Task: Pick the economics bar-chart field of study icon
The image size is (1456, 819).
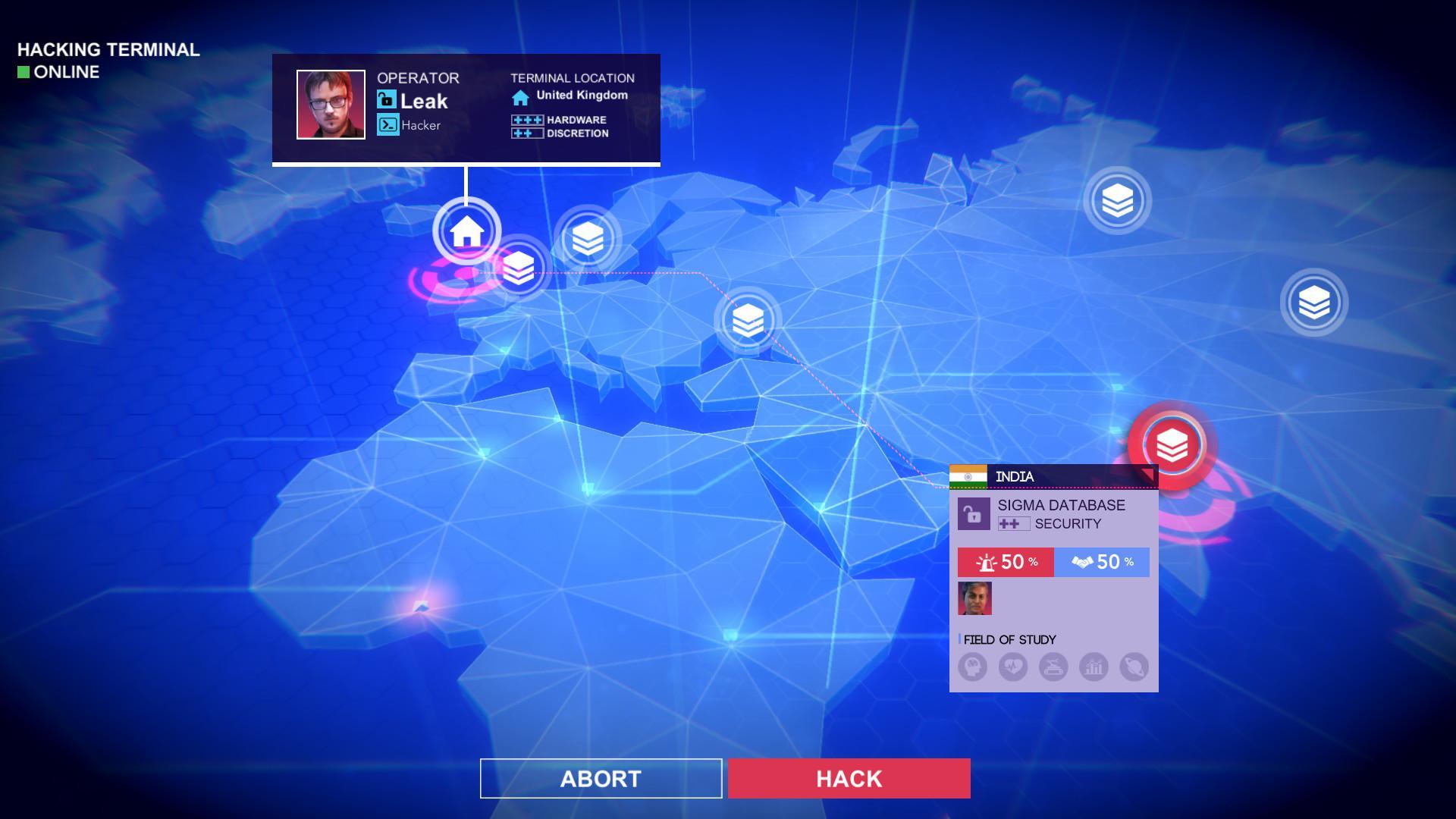Action: coord(1094,669)
